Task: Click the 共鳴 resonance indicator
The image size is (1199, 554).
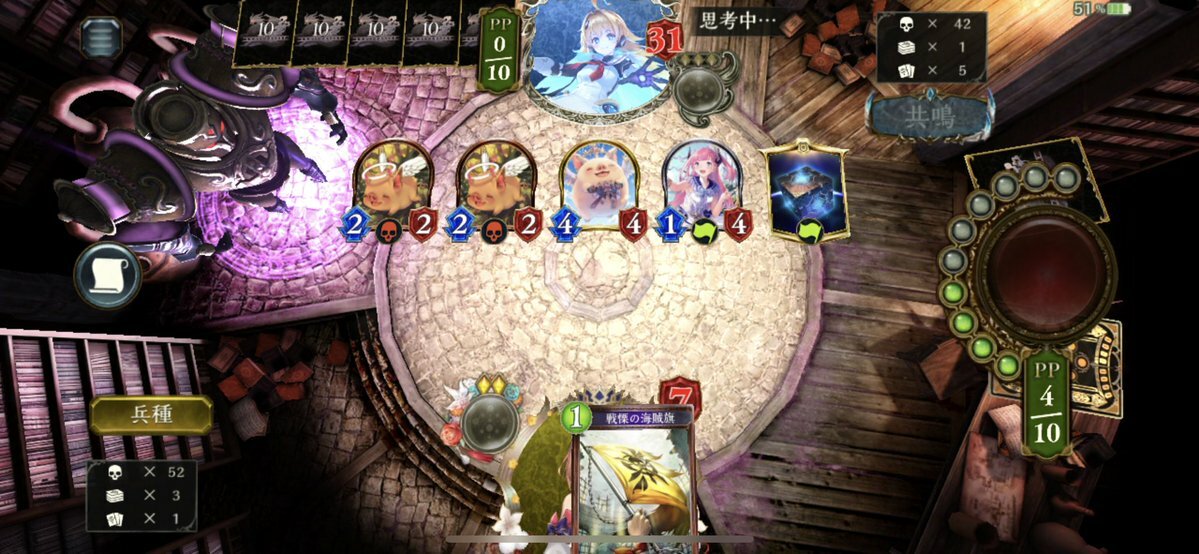Action: (x=929, y=117)
